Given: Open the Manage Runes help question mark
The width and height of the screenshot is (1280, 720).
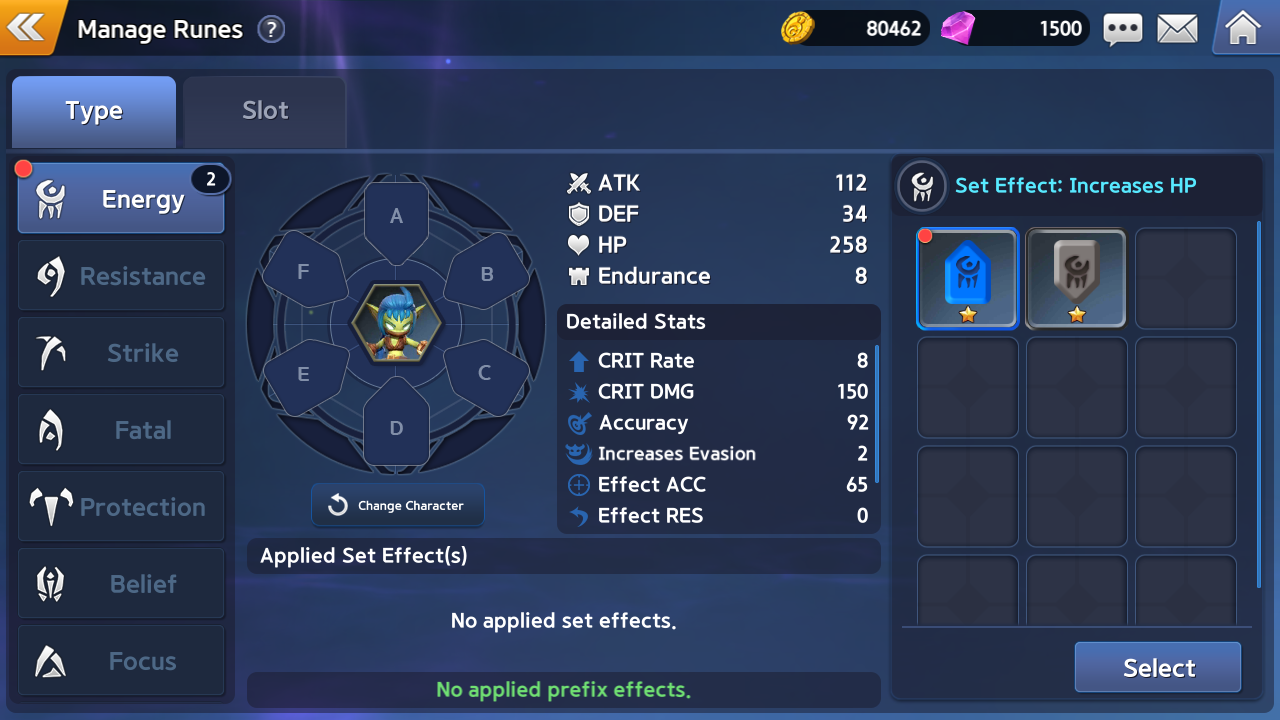Looking at the screenshot, I should click(271, 30).
